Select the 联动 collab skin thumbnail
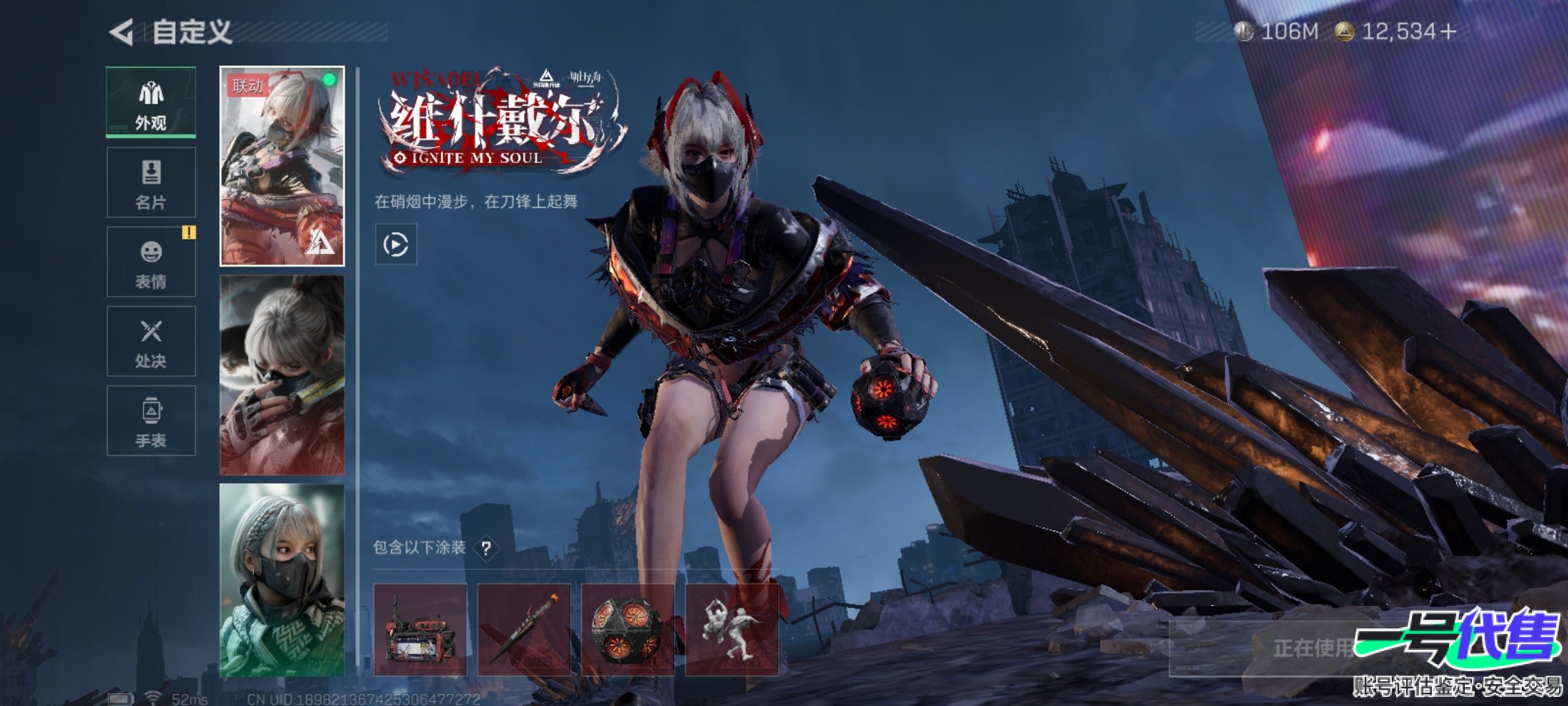 (282, 166)
